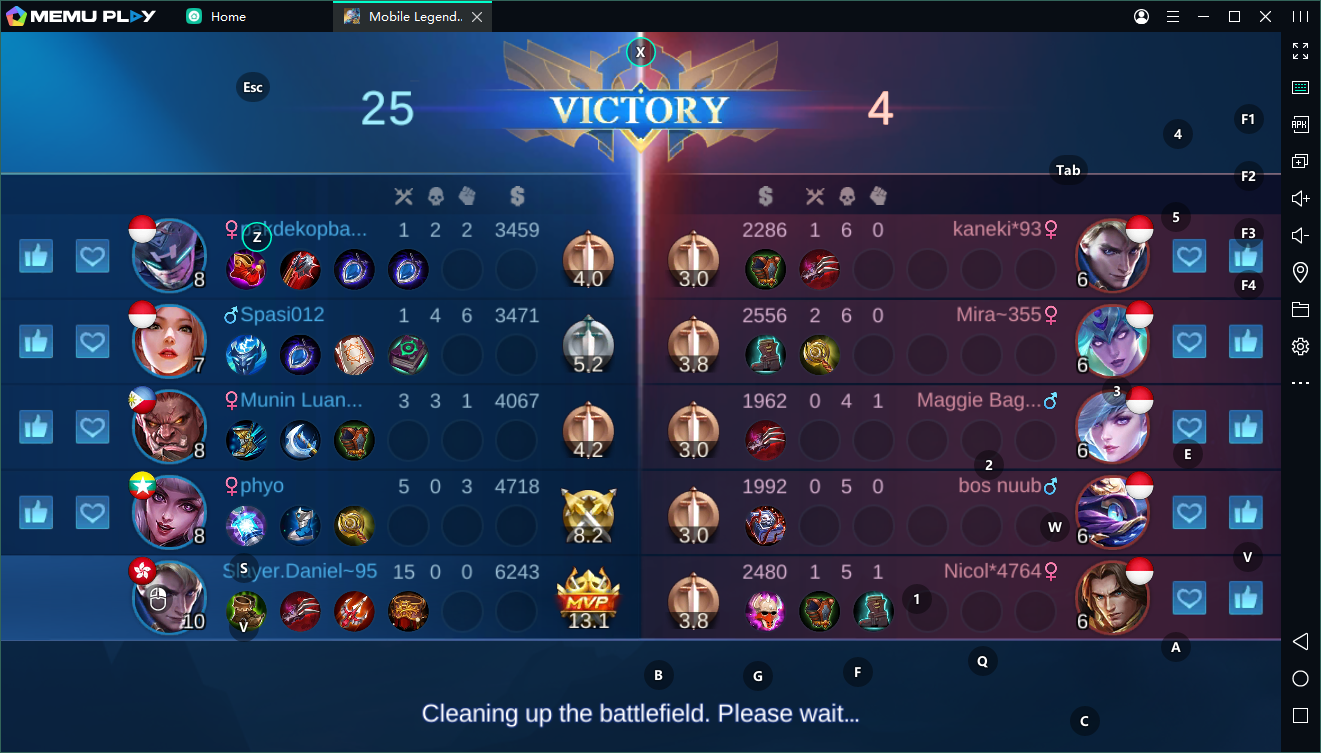The width and height of the screenshot is (1321, 753).
Task: Send a heart to Nicol*4764
Action: (x=1189, y=599)
